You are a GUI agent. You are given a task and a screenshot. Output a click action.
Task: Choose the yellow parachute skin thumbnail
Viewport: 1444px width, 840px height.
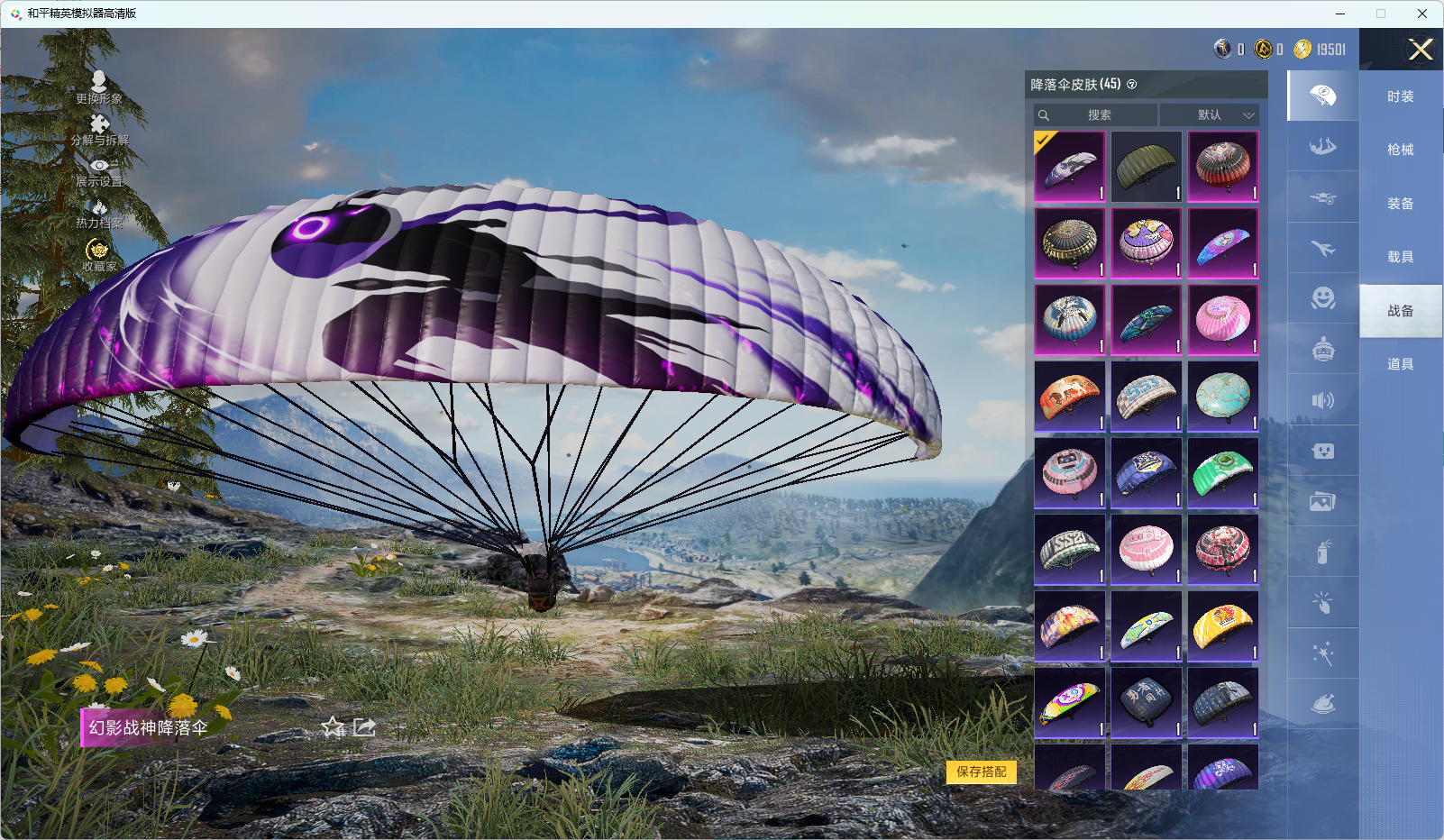coord(1222,626)
